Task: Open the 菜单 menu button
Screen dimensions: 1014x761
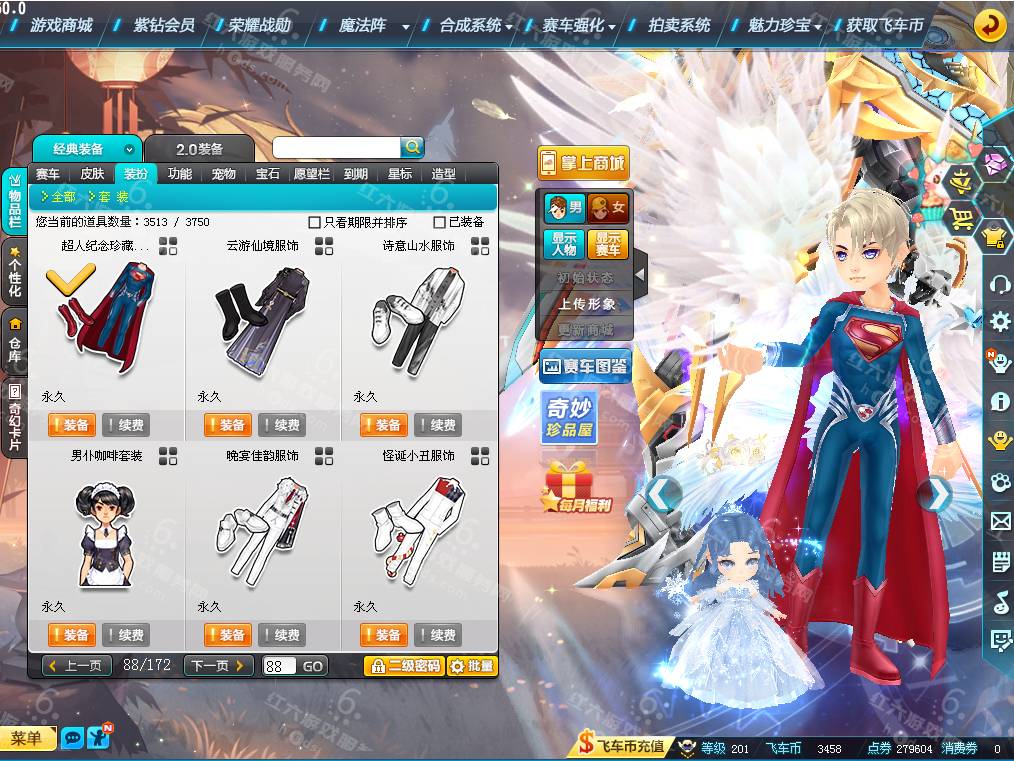Action: (27, 739)
